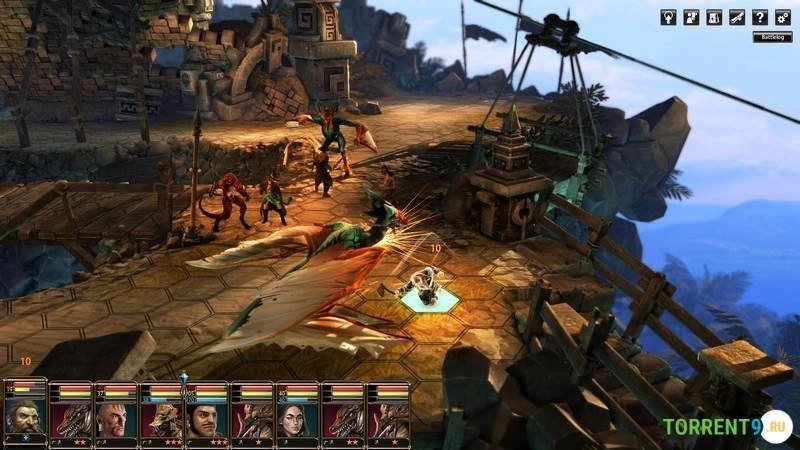
Task: Click the spyglass icon in the top bar
Action: [x=738, y=17]
